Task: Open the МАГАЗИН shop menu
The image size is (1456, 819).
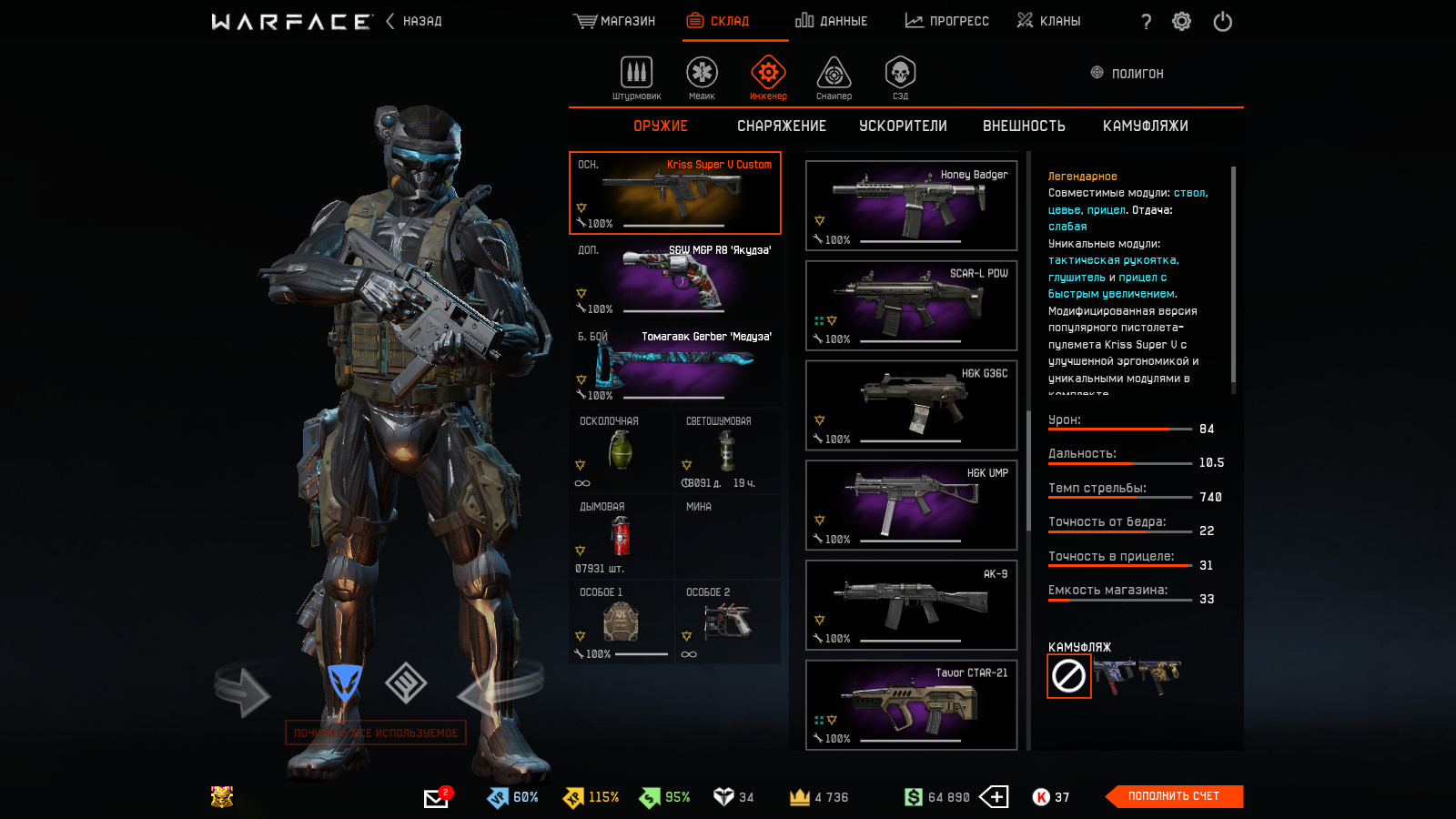Action: click(615, 21)
